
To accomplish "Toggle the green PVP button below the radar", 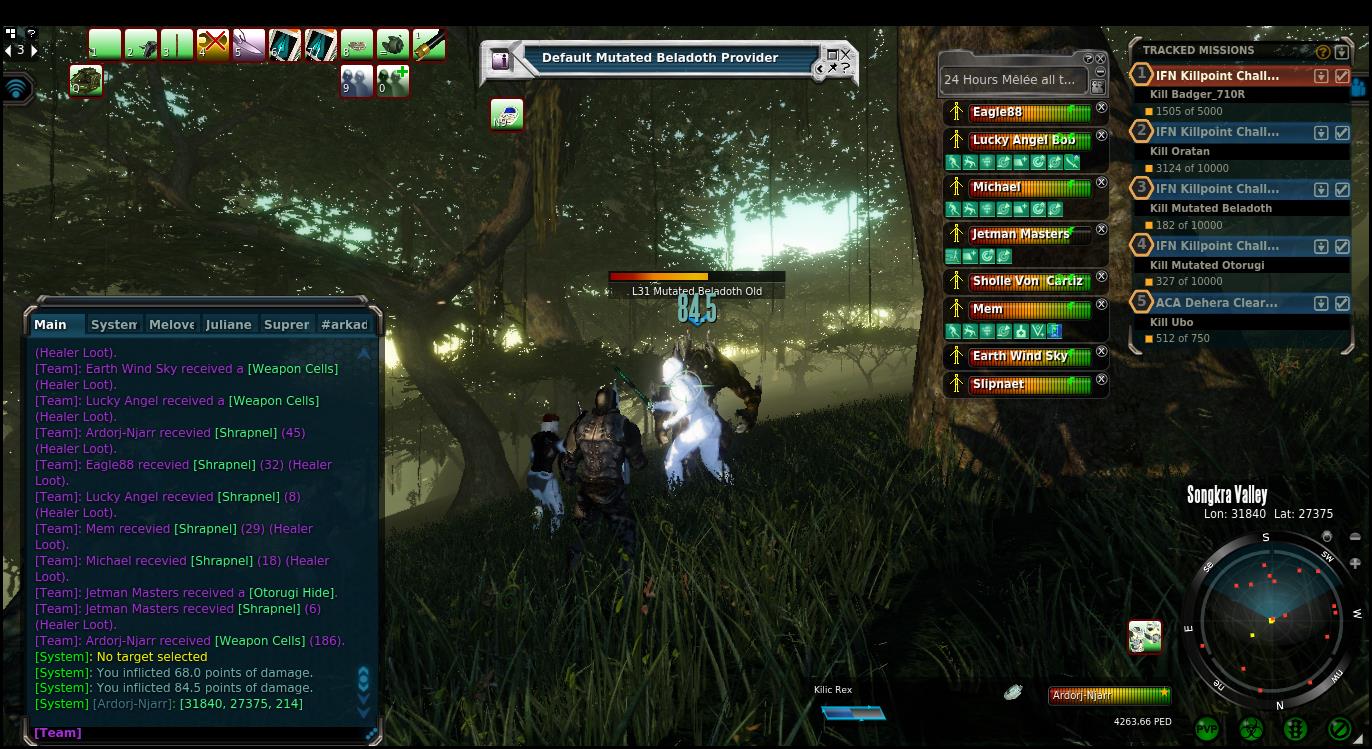I will 1207,729.
